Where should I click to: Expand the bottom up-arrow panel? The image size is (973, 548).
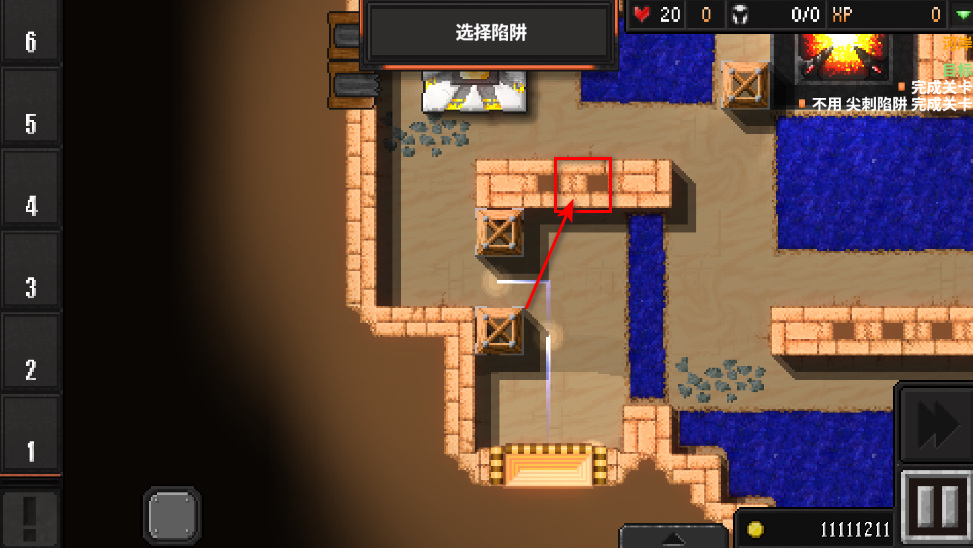(x=673, y=536)
